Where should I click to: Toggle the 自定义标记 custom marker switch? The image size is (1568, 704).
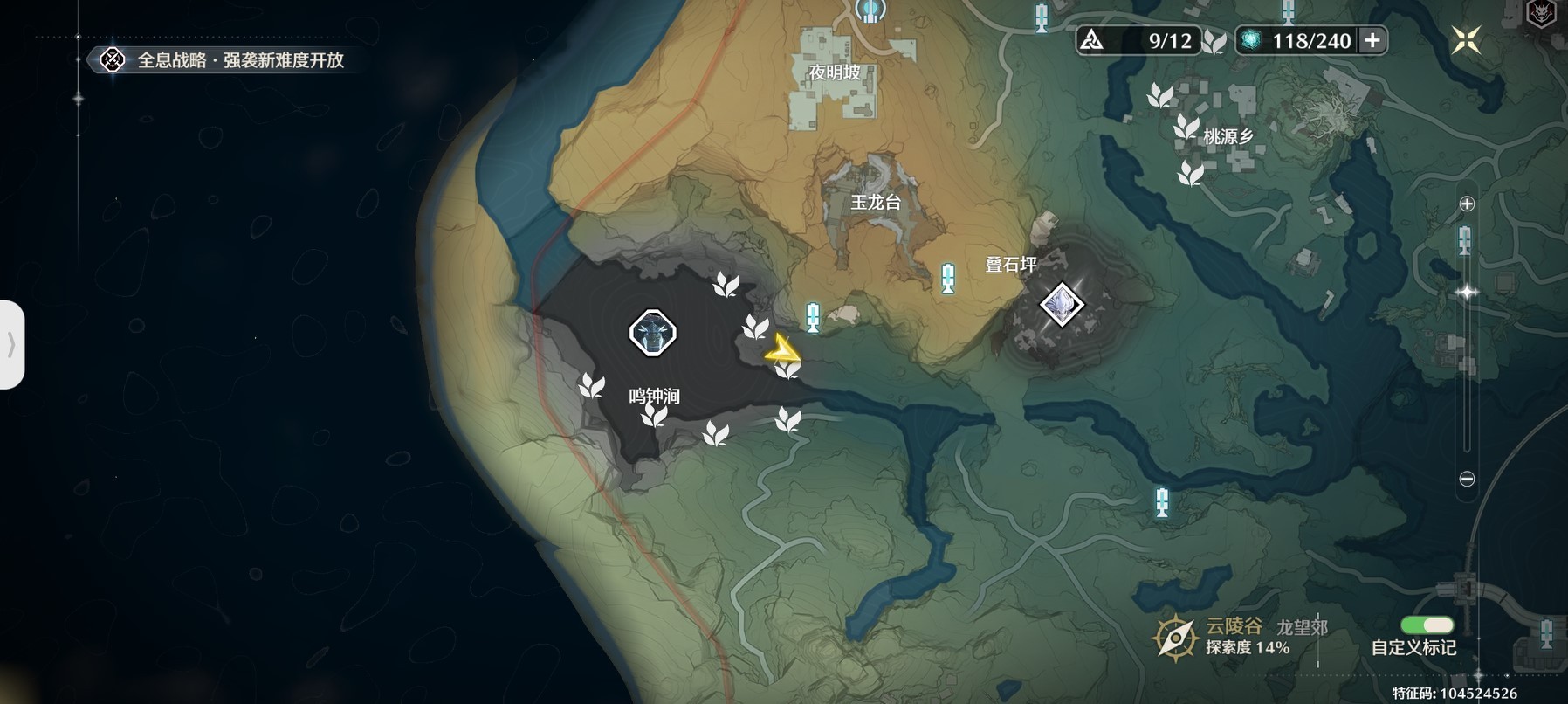pos(1427,625)
